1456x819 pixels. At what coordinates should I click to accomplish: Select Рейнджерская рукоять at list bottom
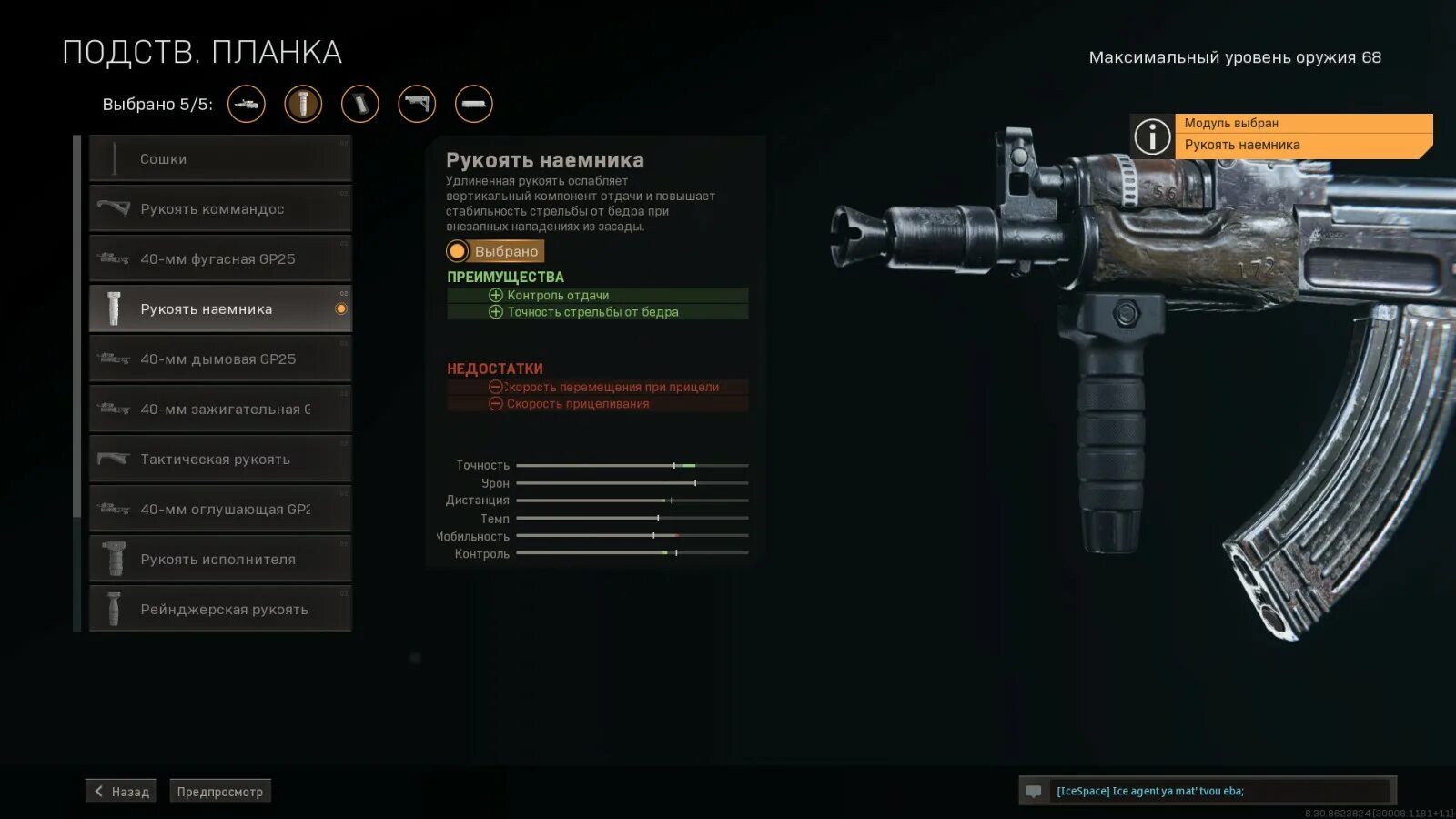pyautogui.click(x=220, y=610)
